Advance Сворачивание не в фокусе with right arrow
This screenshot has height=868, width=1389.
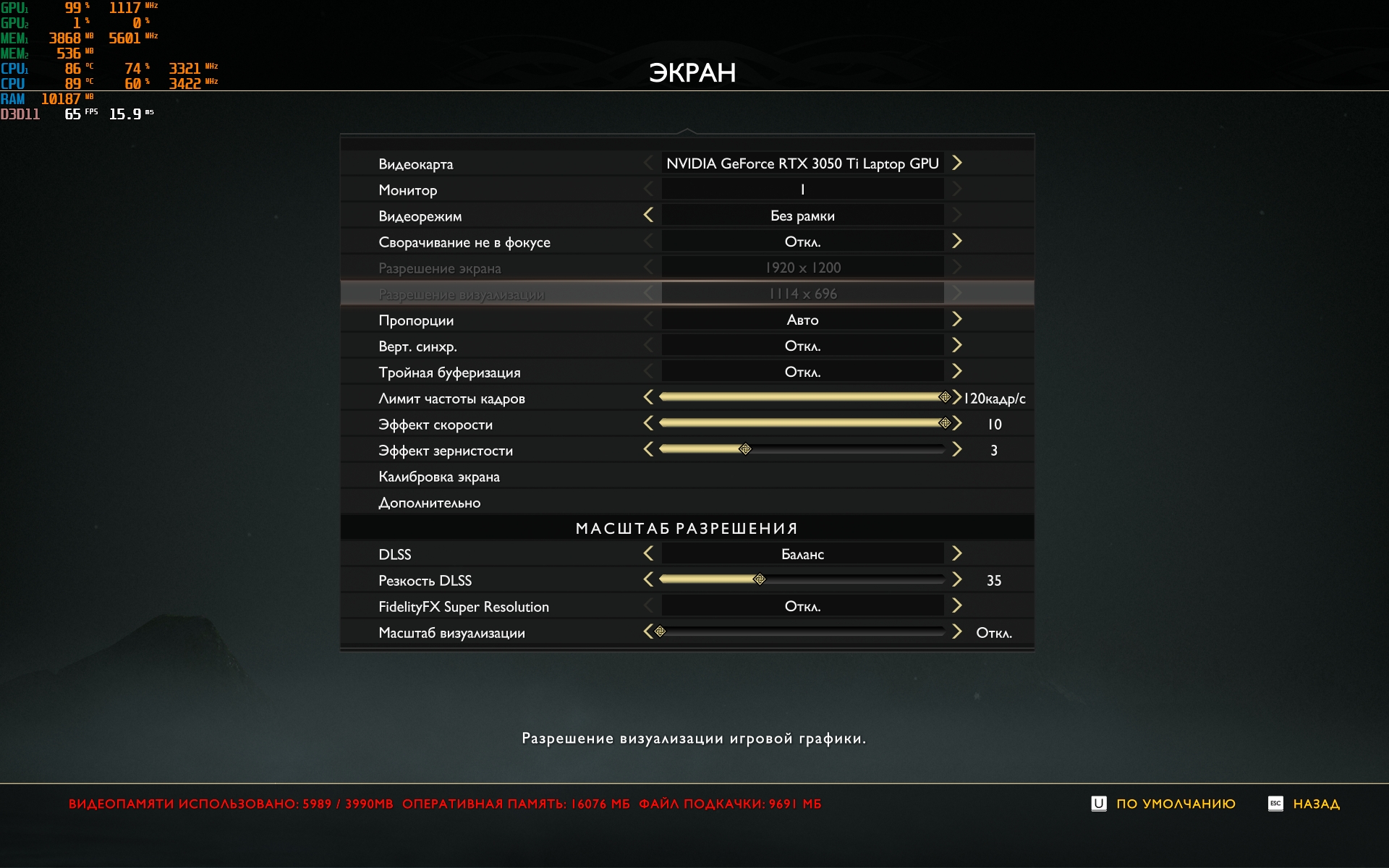[x=957, y=242]
